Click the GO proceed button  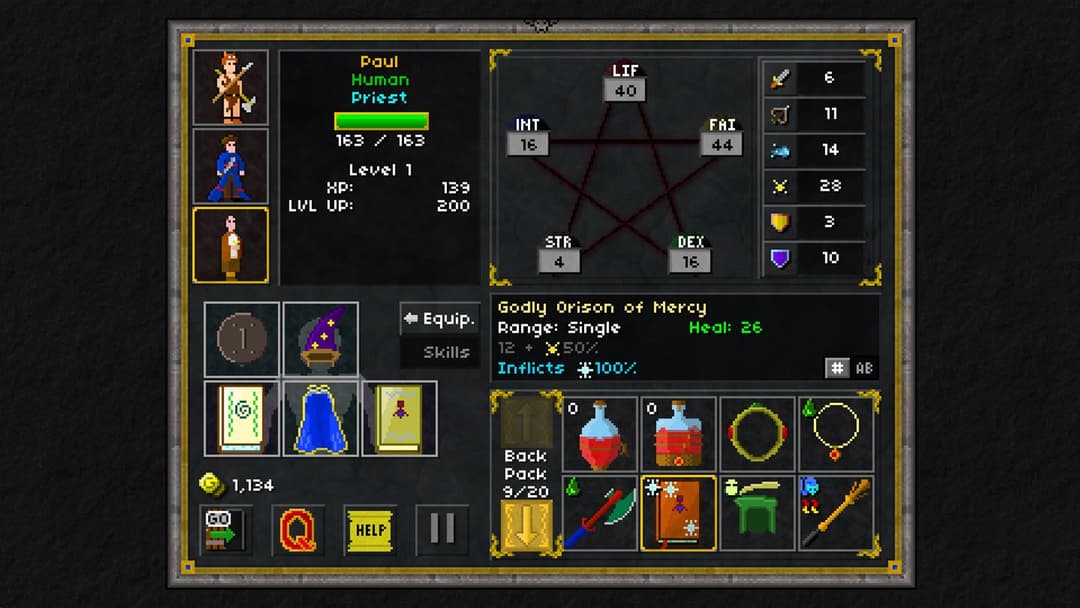225,530
